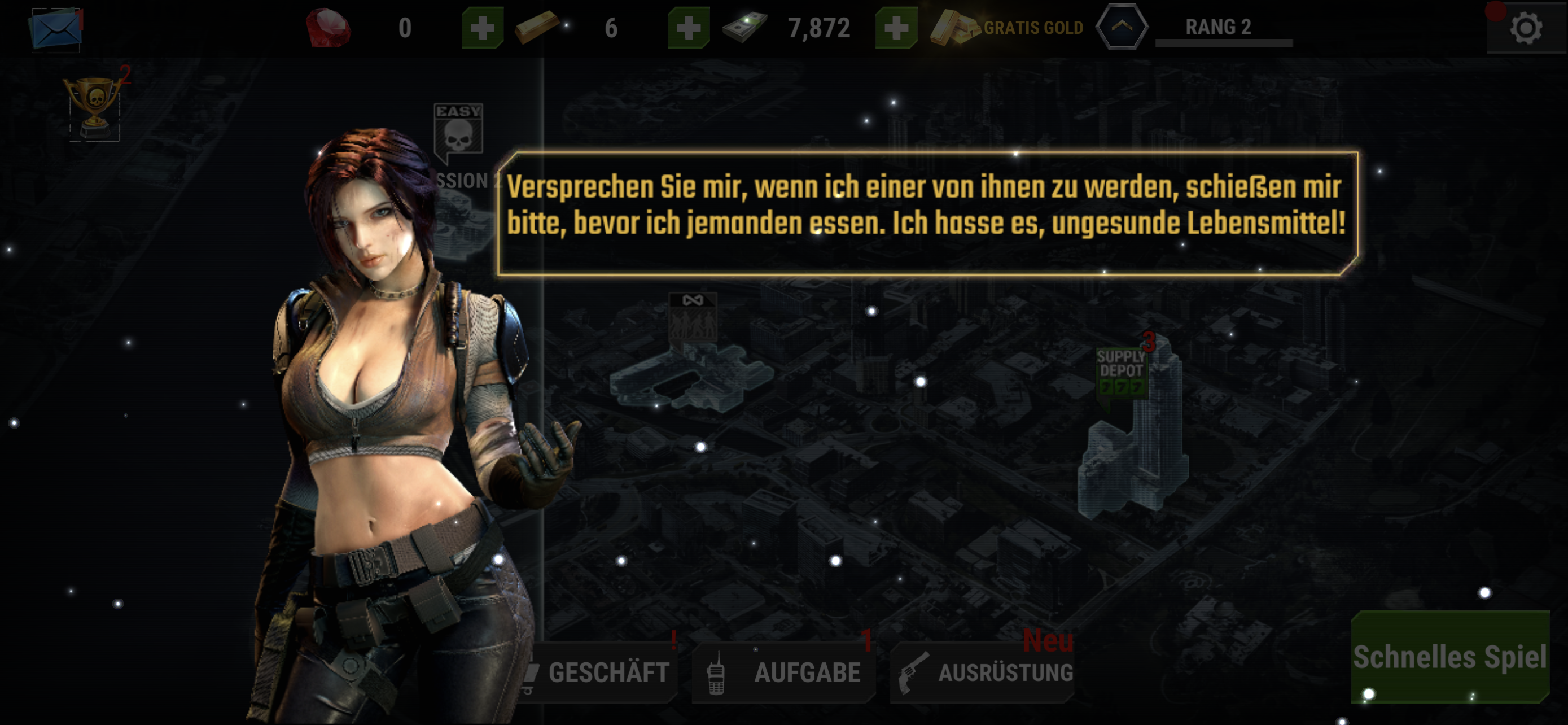Screen dimensions: 1568x725
Task: Buy more gold bars via the plus button
Action: point(689,28)
